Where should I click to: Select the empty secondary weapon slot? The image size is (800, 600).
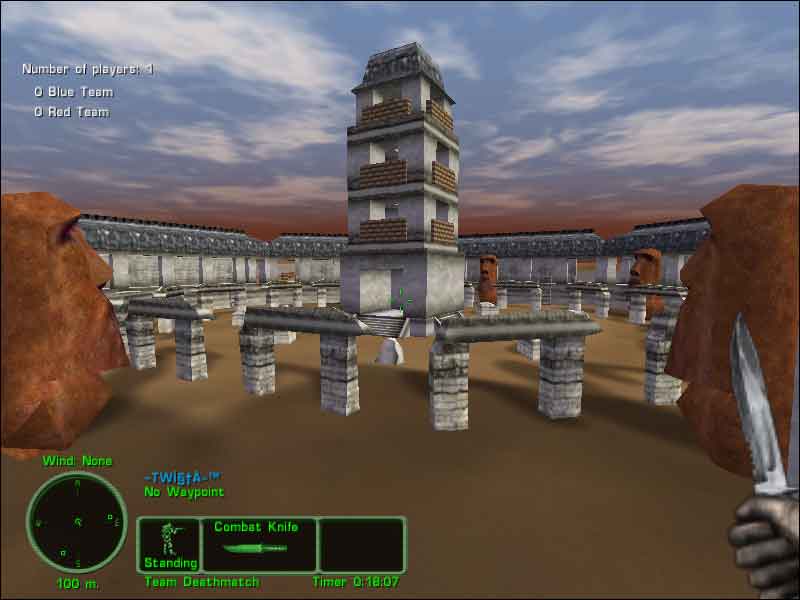tap(361, 544)
